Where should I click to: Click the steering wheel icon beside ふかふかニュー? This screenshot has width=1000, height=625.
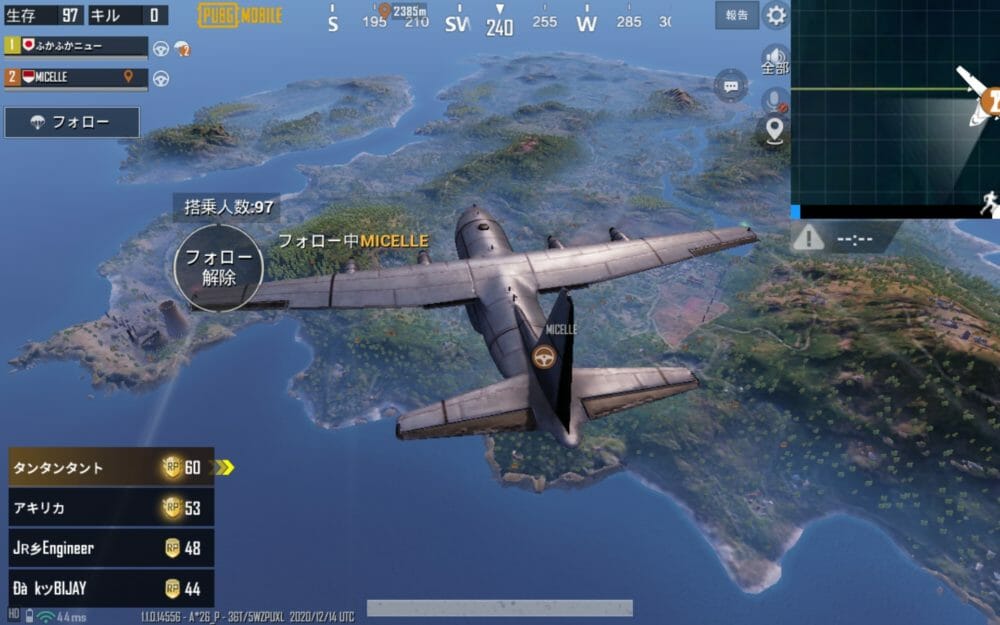point(160,48)
